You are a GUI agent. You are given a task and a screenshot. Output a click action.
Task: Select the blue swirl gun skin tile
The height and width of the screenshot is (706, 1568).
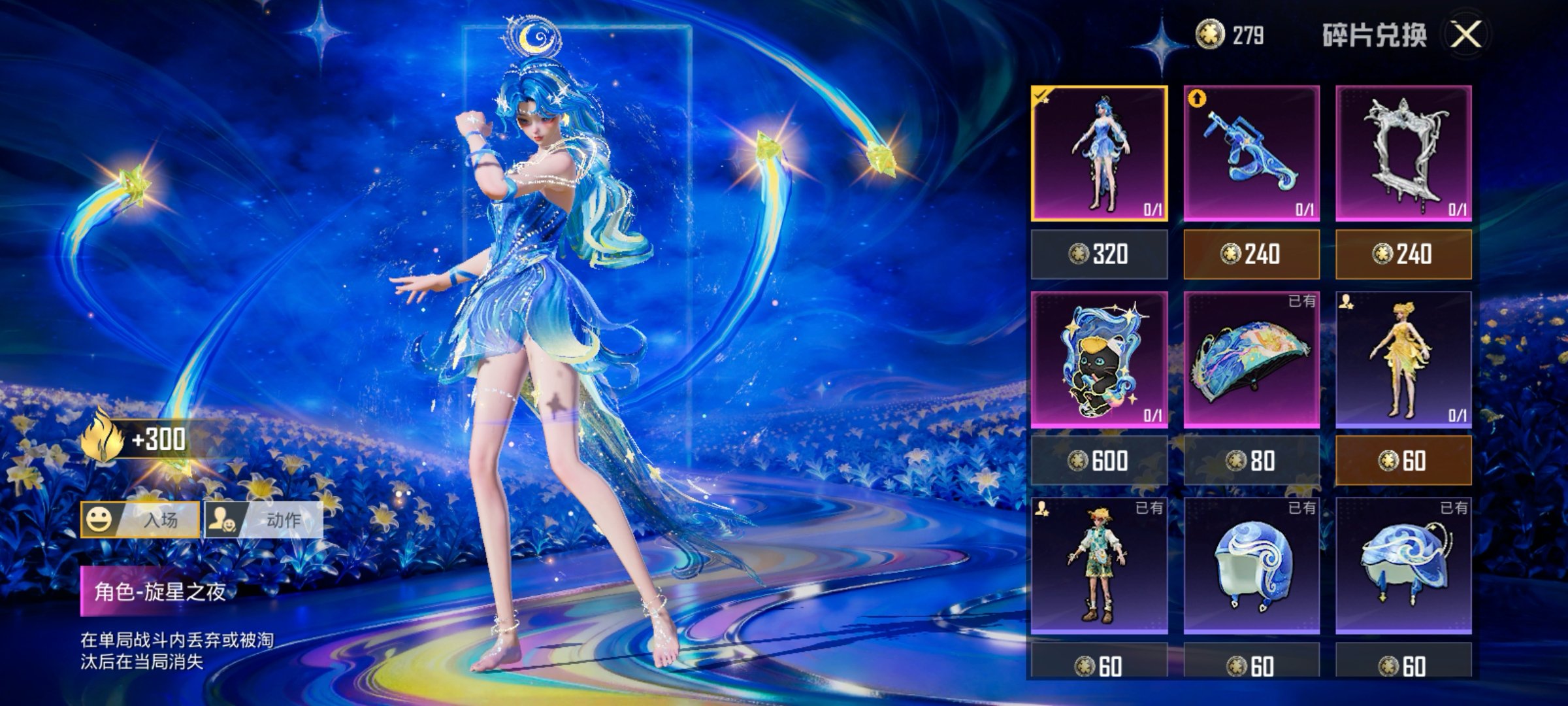(x=1251, y=154)
